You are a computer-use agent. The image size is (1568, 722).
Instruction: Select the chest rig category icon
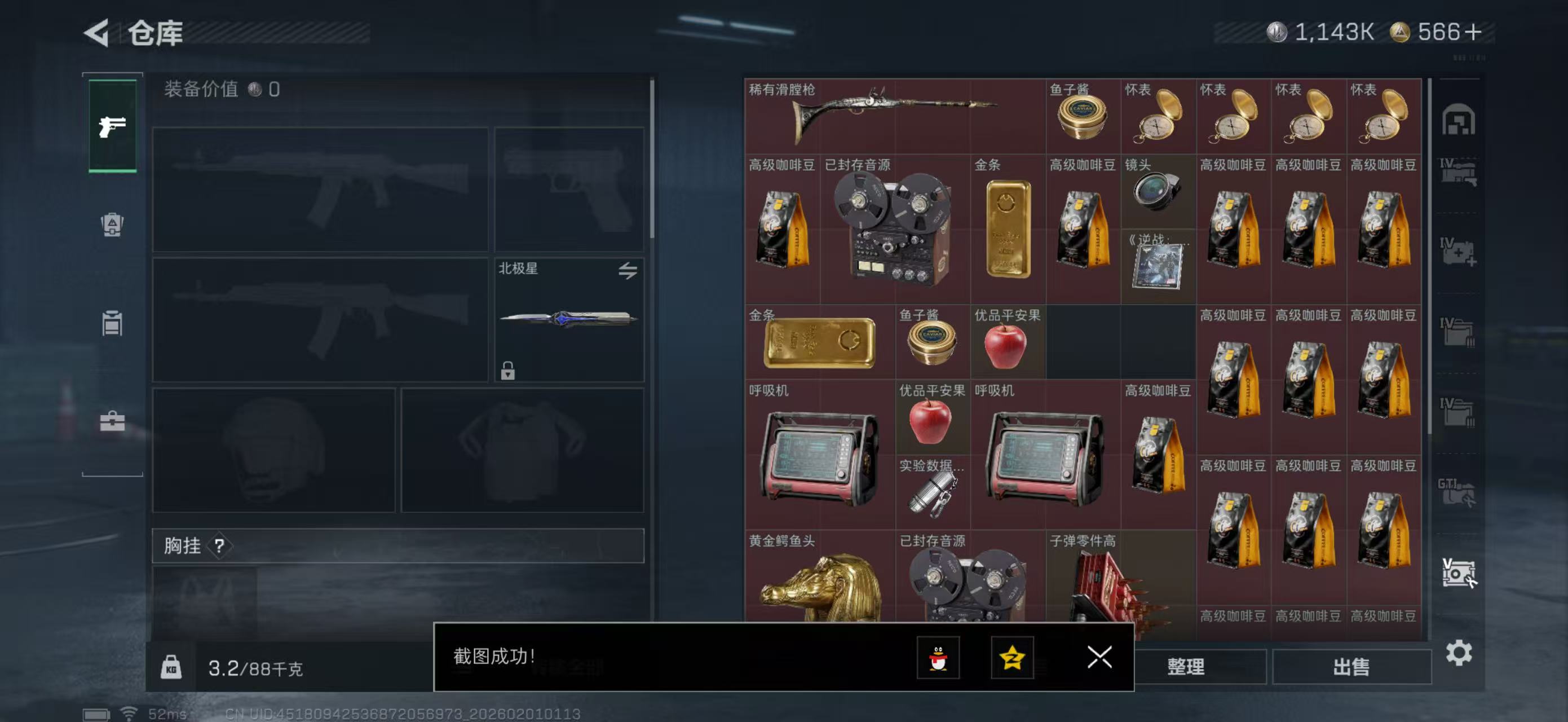(112, 324)
